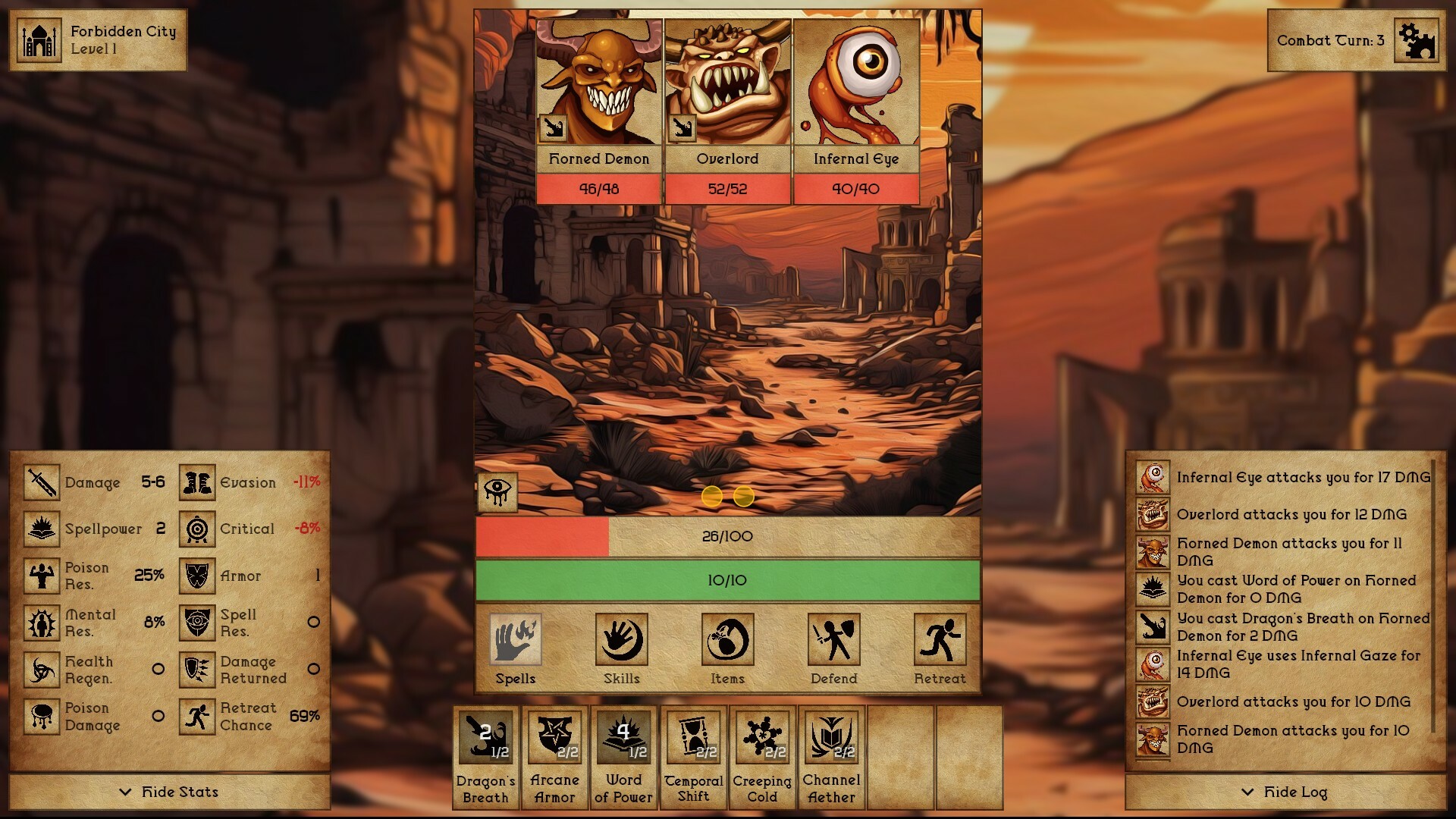Select the Arcane Armor spell
The image size is (1456, 819).
554,736
